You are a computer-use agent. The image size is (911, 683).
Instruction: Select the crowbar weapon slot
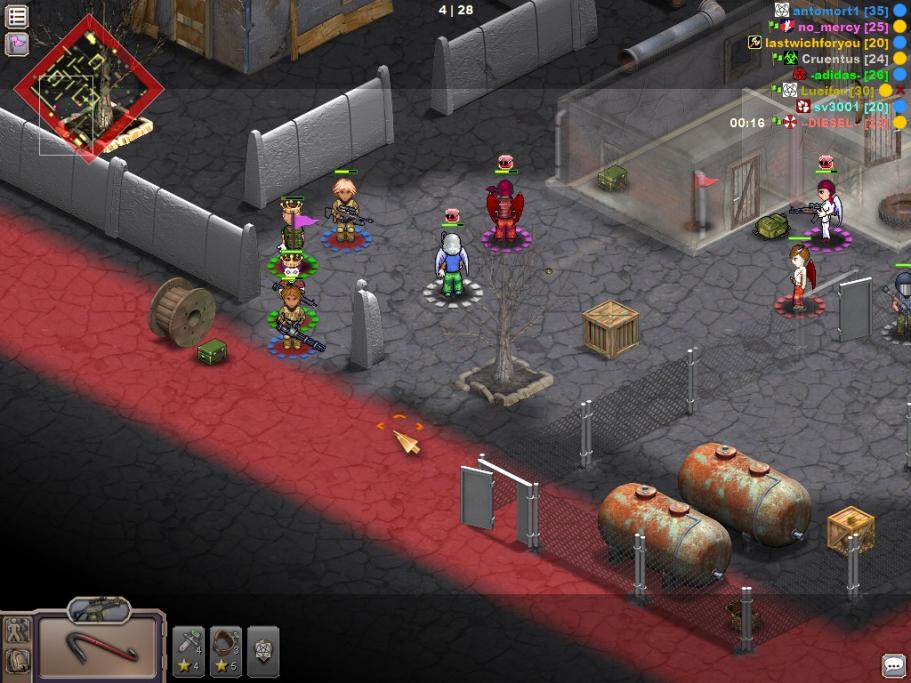100,647
